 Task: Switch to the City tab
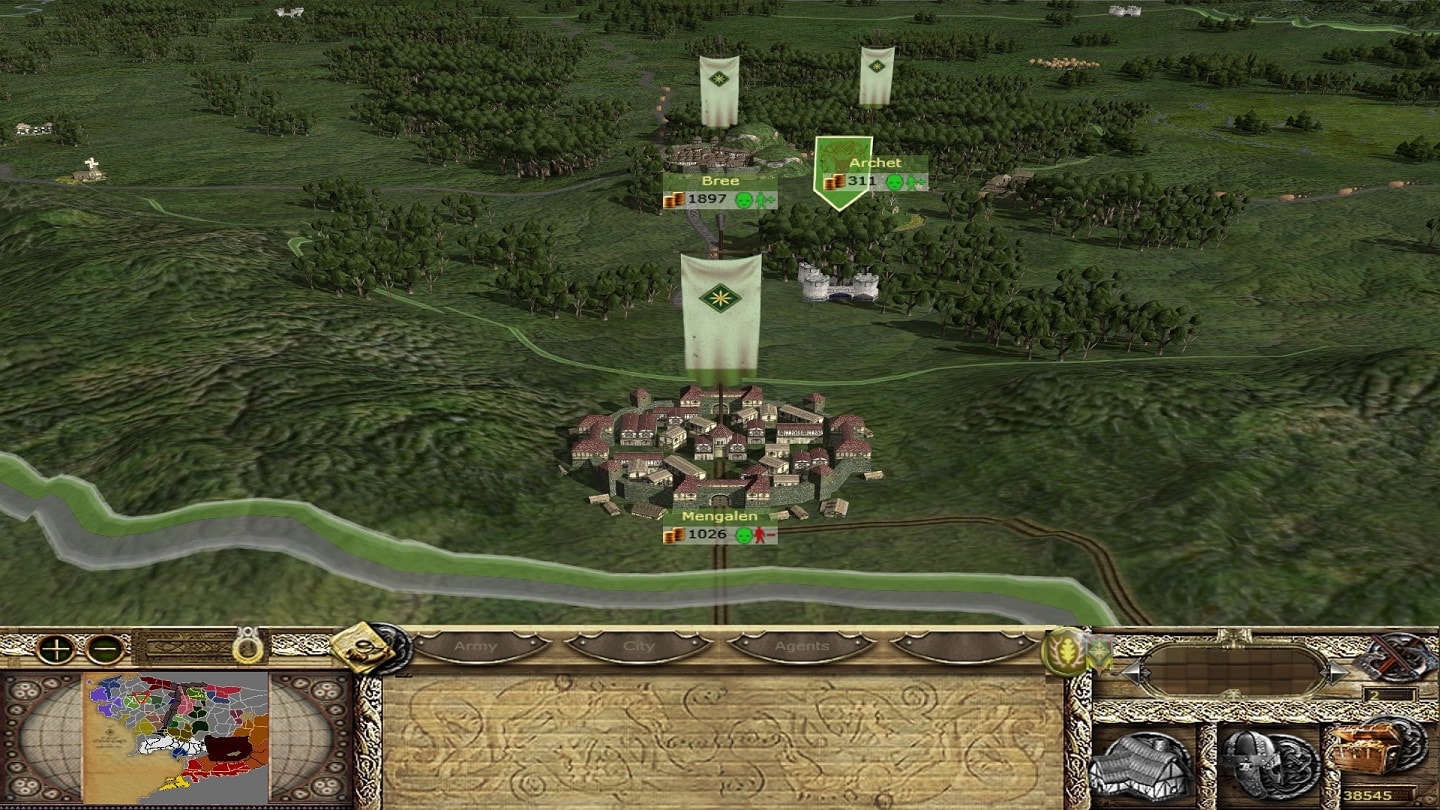point(638,646)
